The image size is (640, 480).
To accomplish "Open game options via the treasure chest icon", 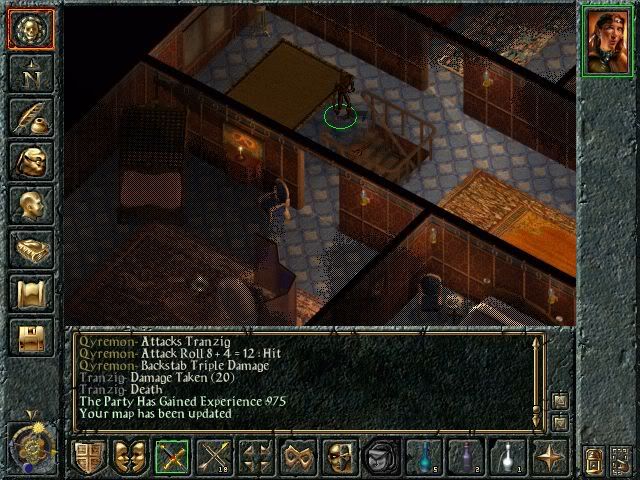I will (x=29, y=337).
